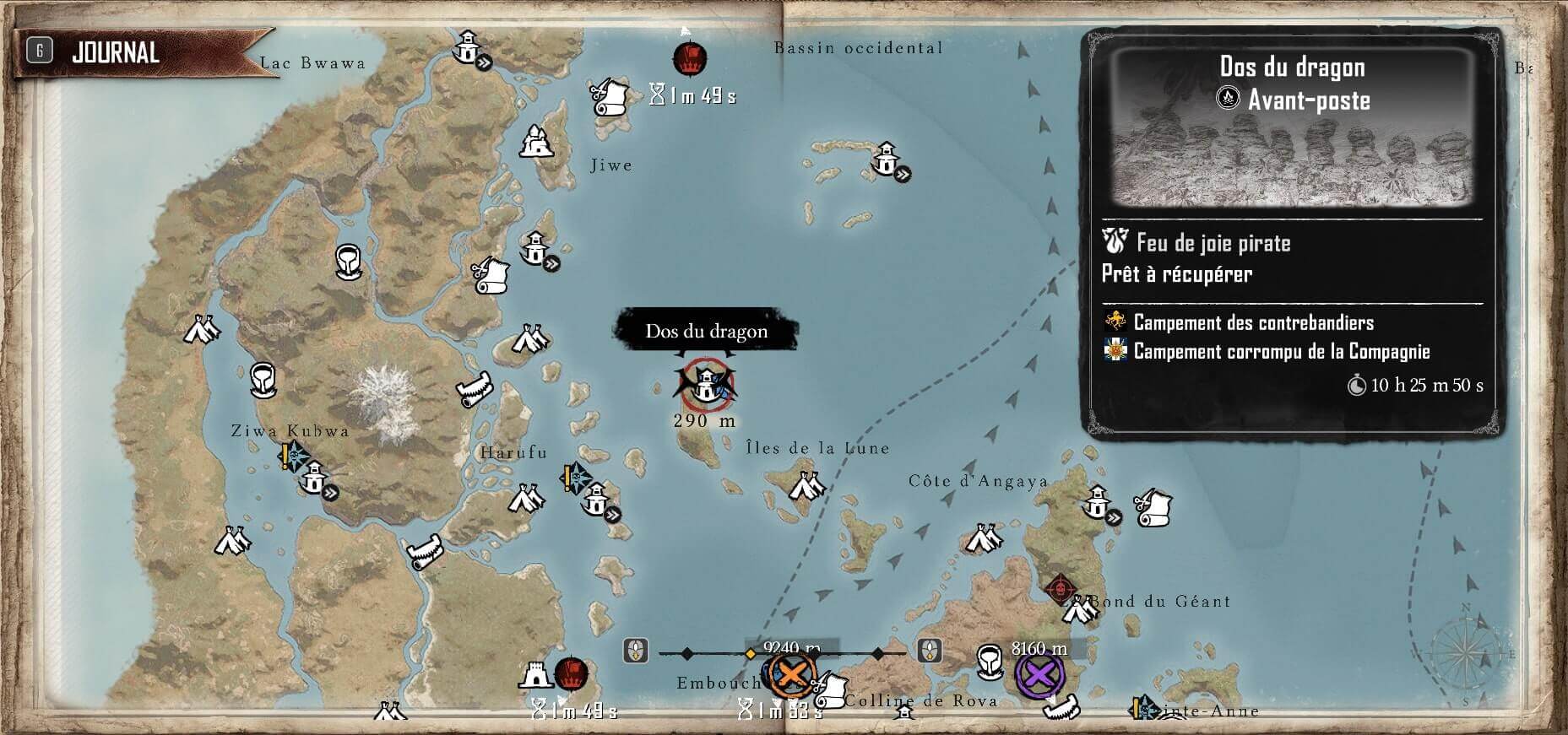The width and height of the screenshot is (1568, 735).
Task: Click the camp tents on Îles de la Lune
Action: coord(806,485)
